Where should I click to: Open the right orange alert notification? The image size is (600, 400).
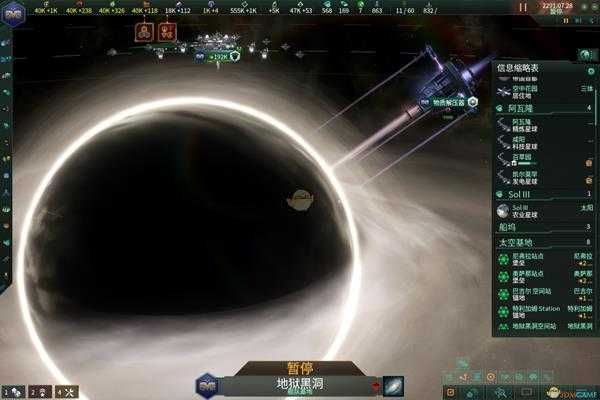coord(167,31)
